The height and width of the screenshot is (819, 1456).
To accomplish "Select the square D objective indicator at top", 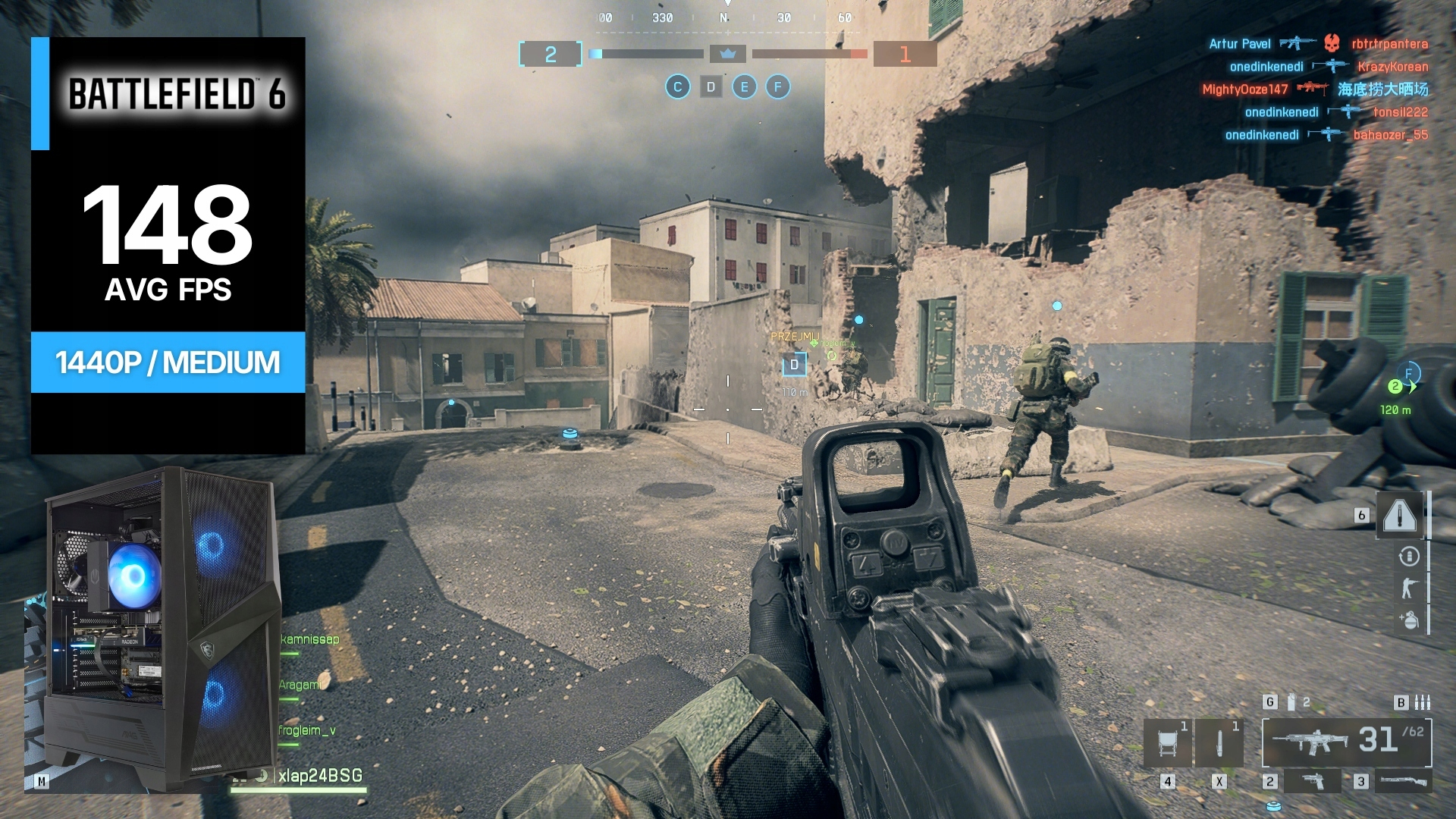I will click(x=711, y=87).
